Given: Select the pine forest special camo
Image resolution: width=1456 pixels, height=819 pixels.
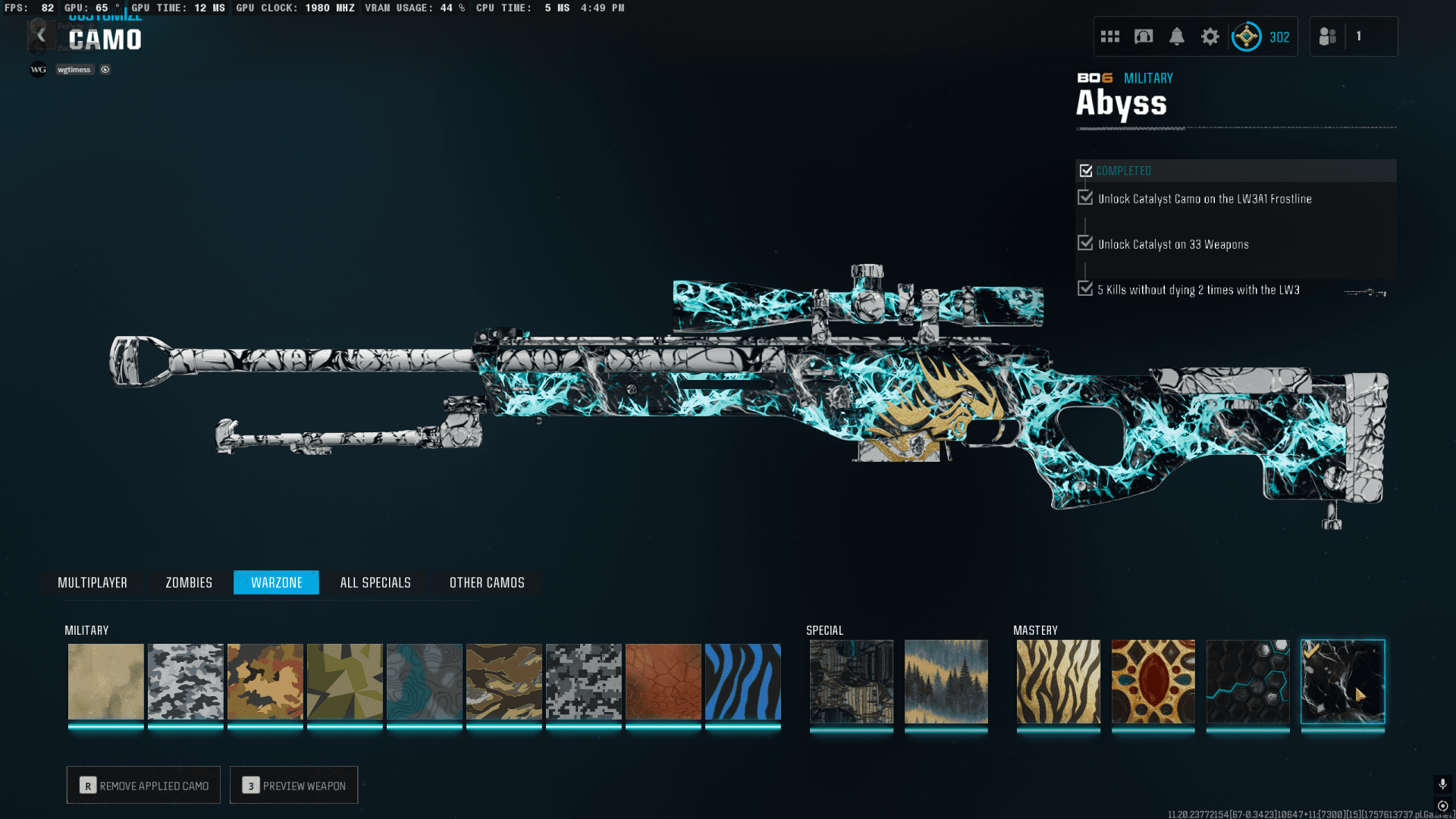Looking at the screenshot, I should [x=946, y=681].
